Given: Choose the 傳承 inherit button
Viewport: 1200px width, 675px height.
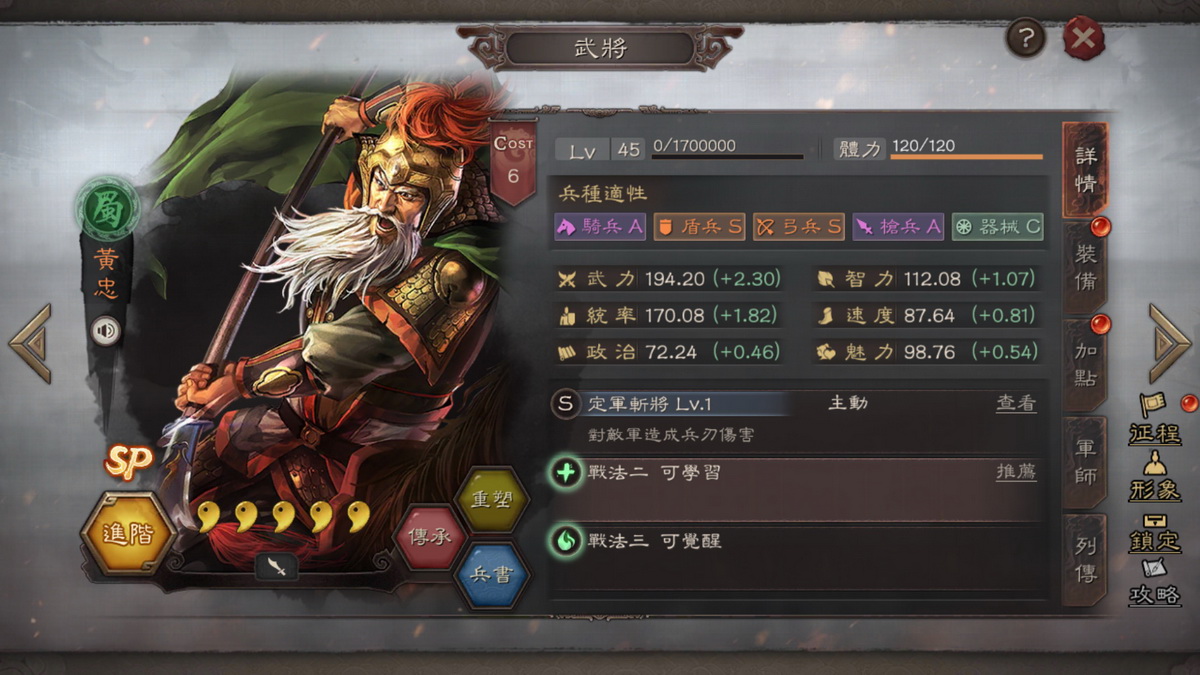Looking at the screenshot, I should 429,535.
